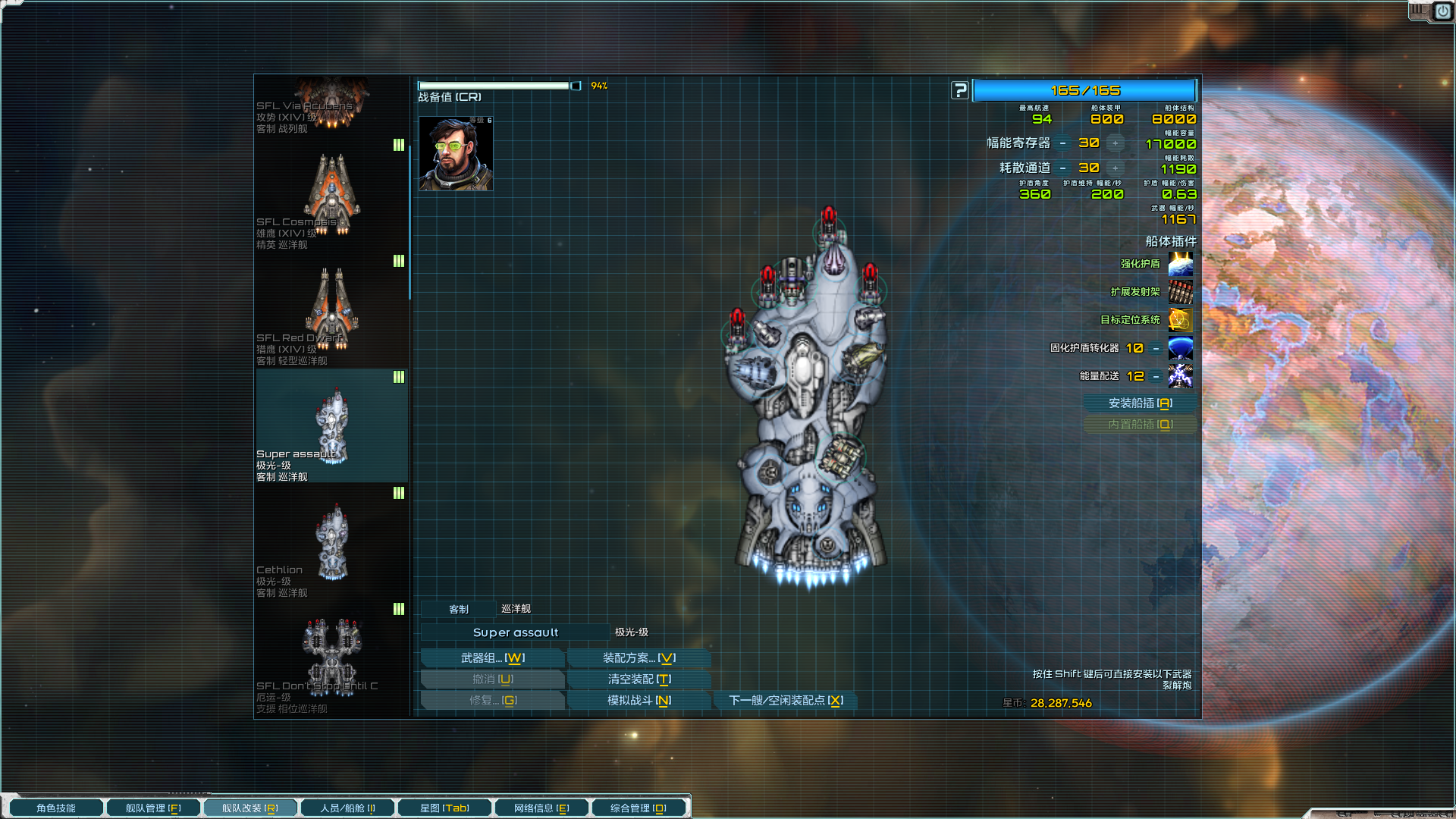1456x819 pixels.
Task: Select the Expanded Missile Racks hullmod icon
Action: (x=1181, y=292)
